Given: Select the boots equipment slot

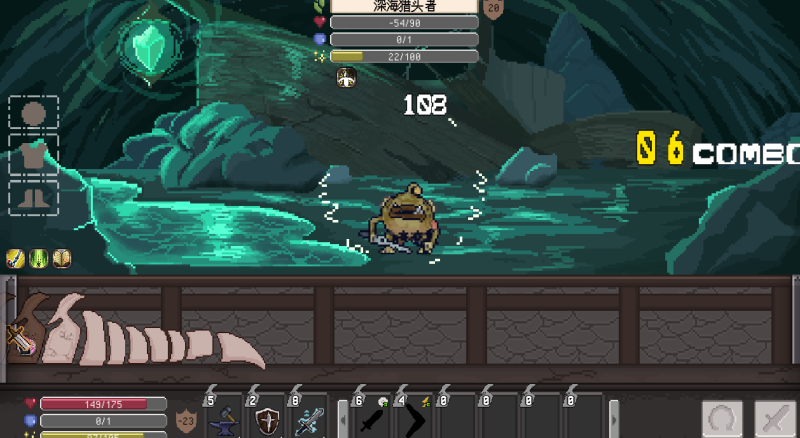Looking at the screenshot, I should point(34,197).
